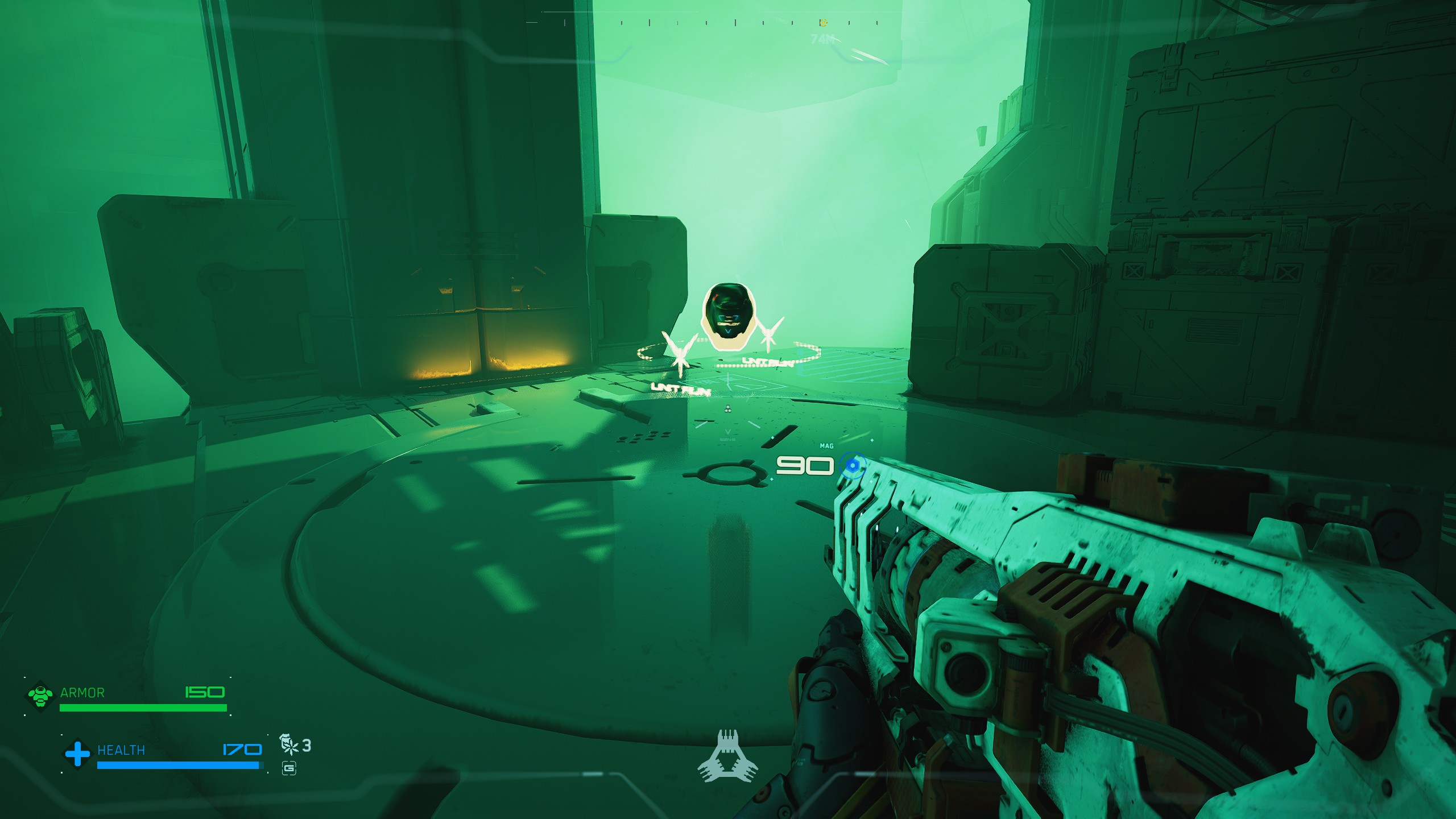Viewport: 1456px width, 819px height.
Task: Click the blue ammo type icon beside 90
Action: [852, 466]
